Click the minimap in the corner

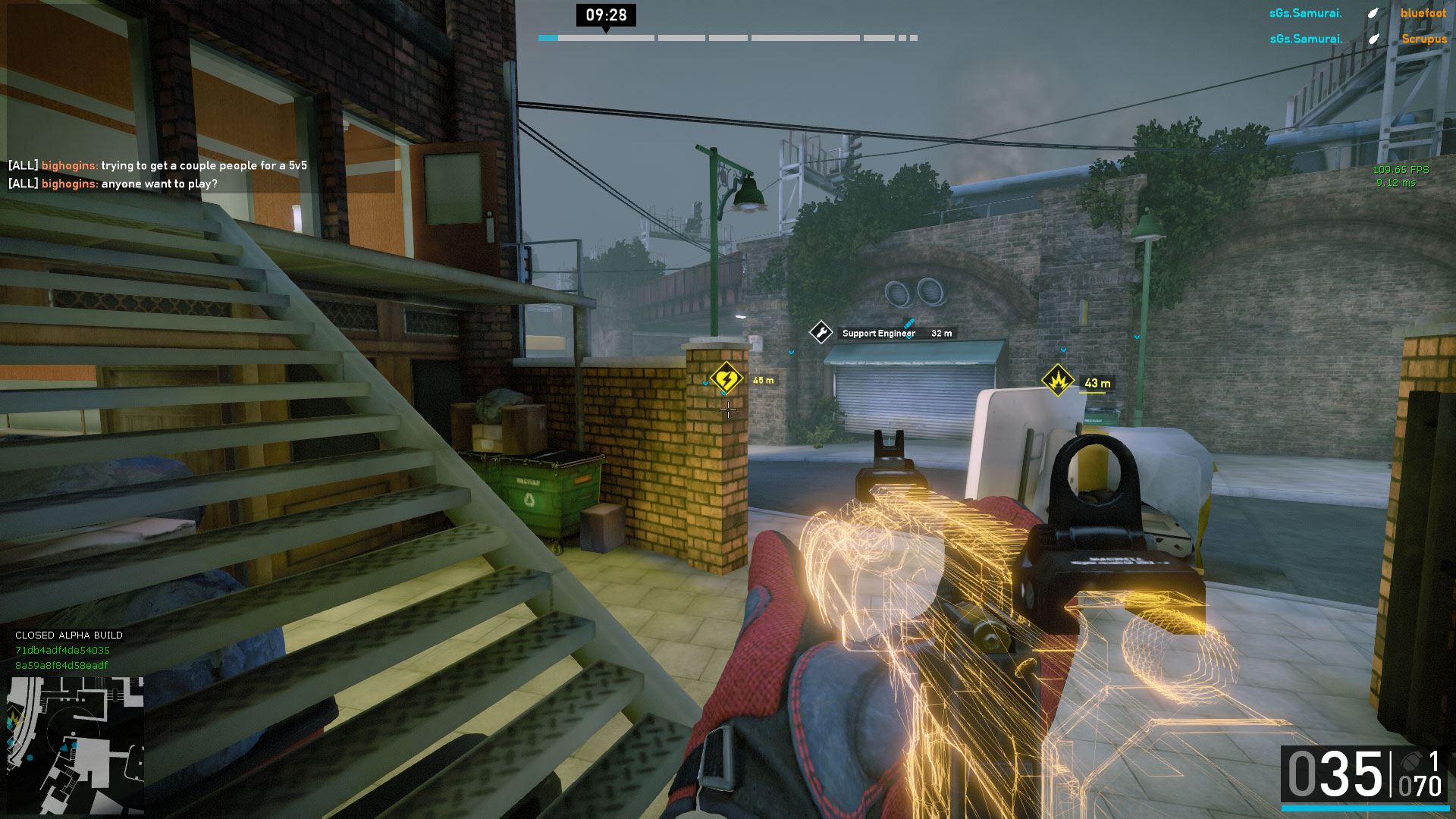[x=75, y=745]
